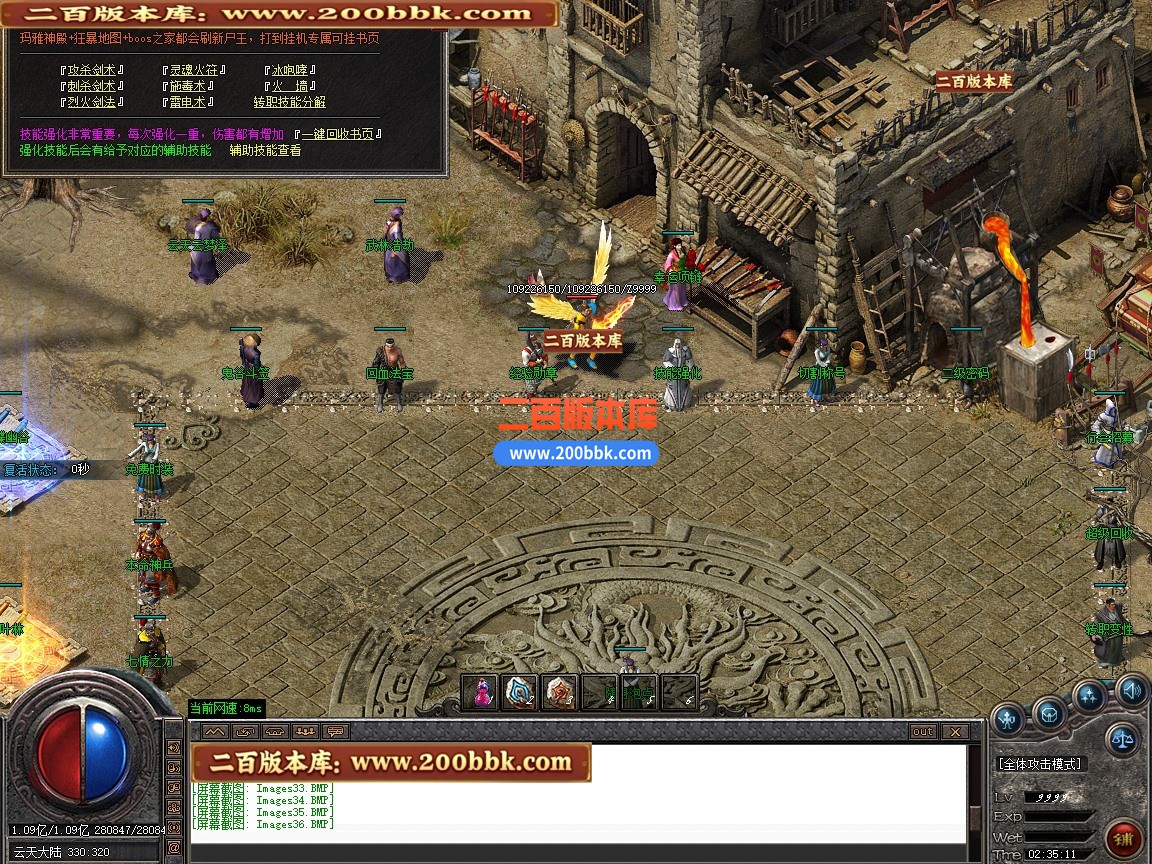Image resolution: width=1152 pixels, height=864 pixels.
Task: Toggle the sound speaker icon
Action: point(1132,688)
